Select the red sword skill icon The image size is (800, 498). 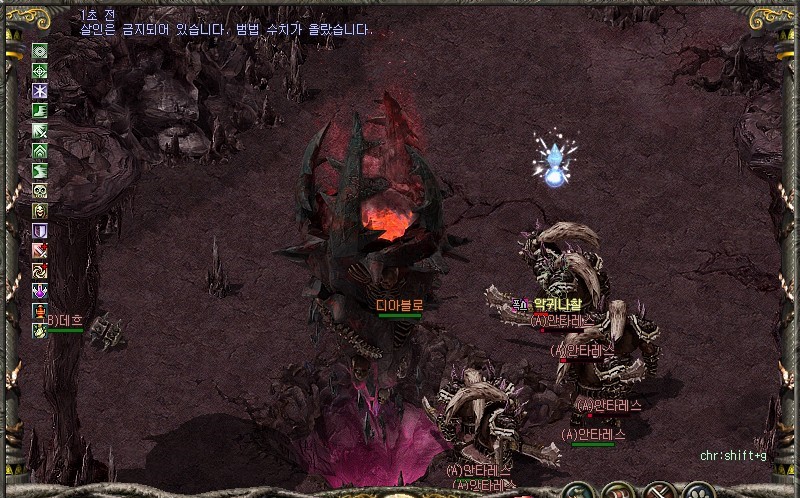click(40, 250)
